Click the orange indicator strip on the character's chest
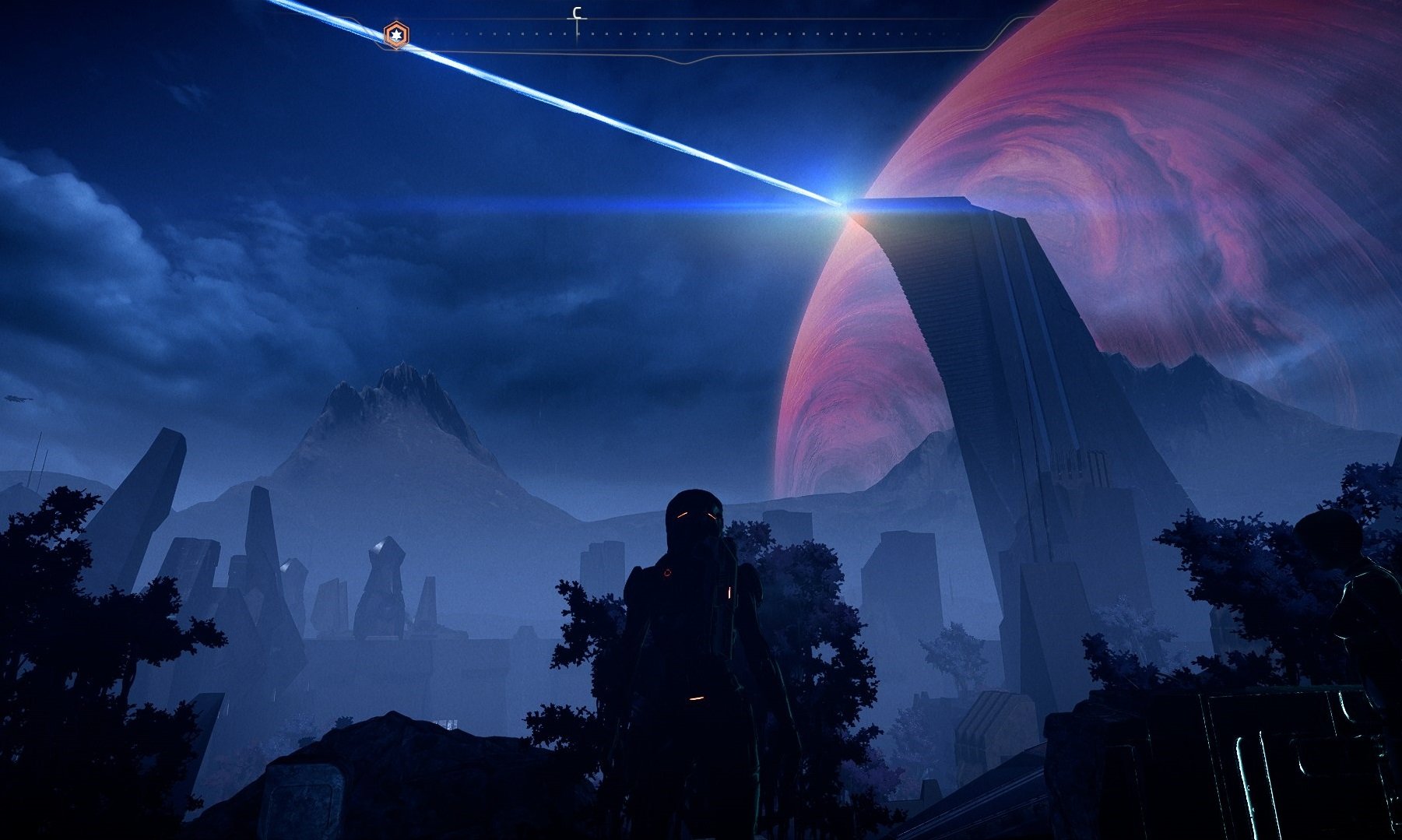The height and width of the screenshot is (840, 1402). (x=729, y=593)
